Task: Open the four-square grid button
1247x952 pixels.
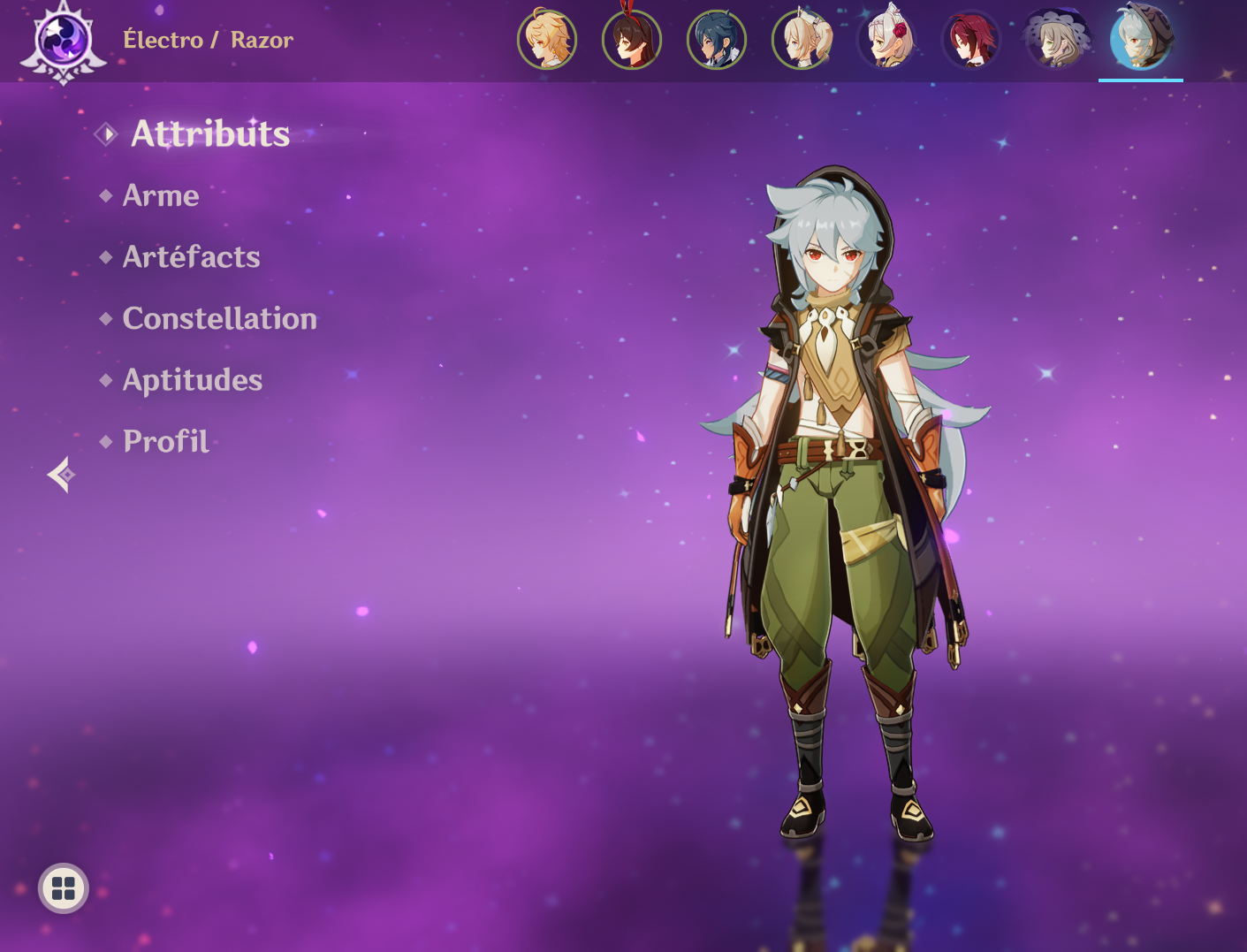Action: coord(64,888)
